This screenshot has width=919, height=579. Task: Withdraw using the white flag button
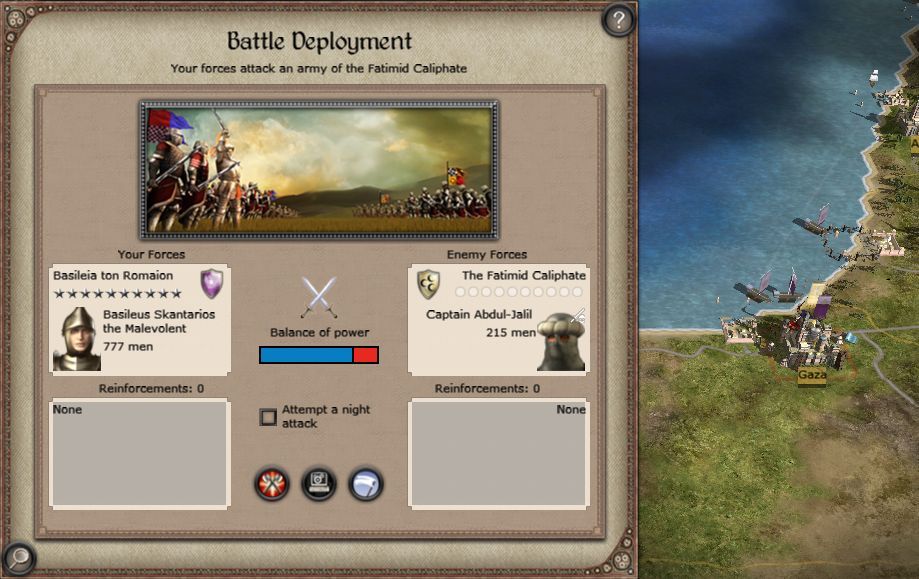[366, 485]
